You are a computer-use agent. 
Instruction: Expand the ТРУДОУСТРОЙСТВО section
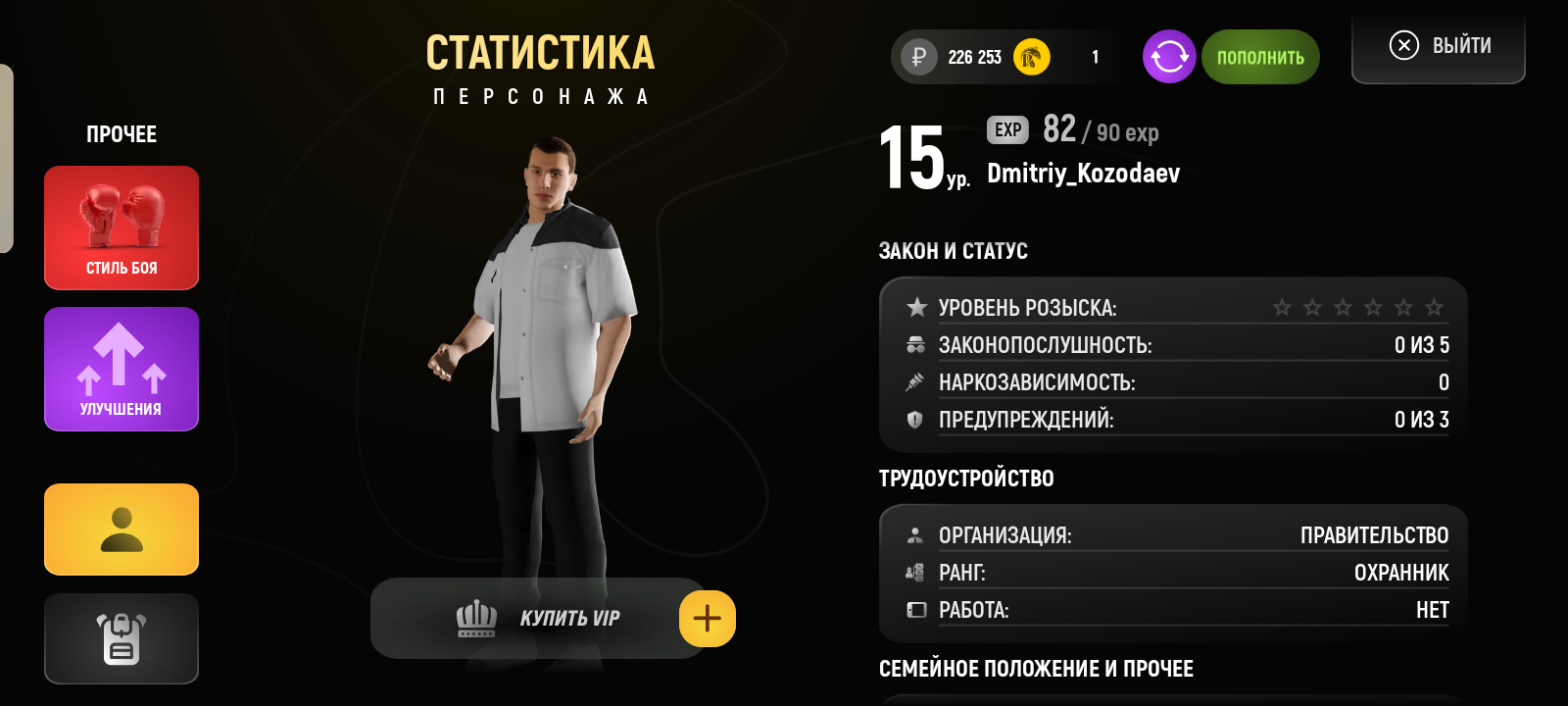(966, 479)
